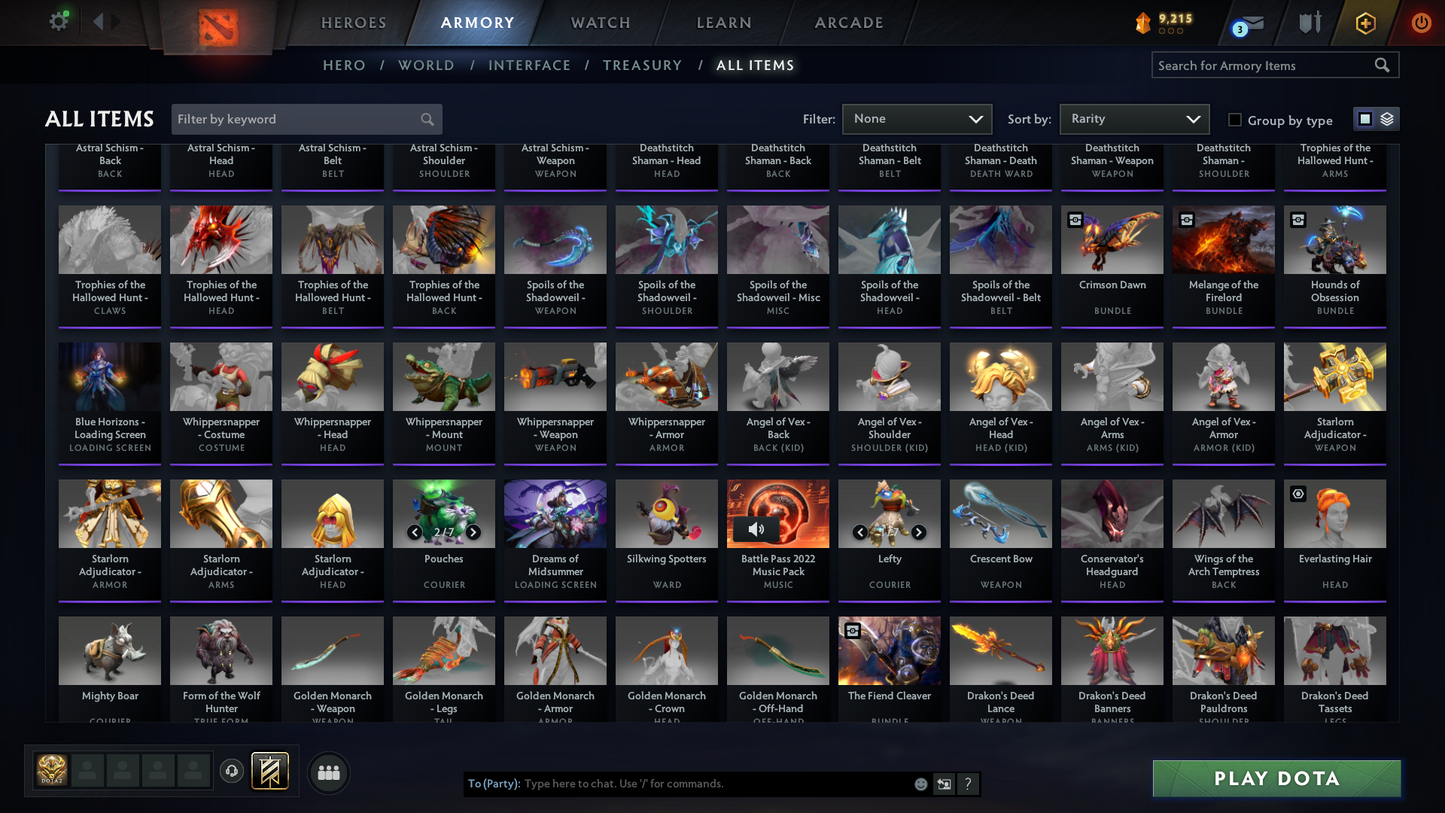Enable the Group by type checkbox

point(1236,119)
